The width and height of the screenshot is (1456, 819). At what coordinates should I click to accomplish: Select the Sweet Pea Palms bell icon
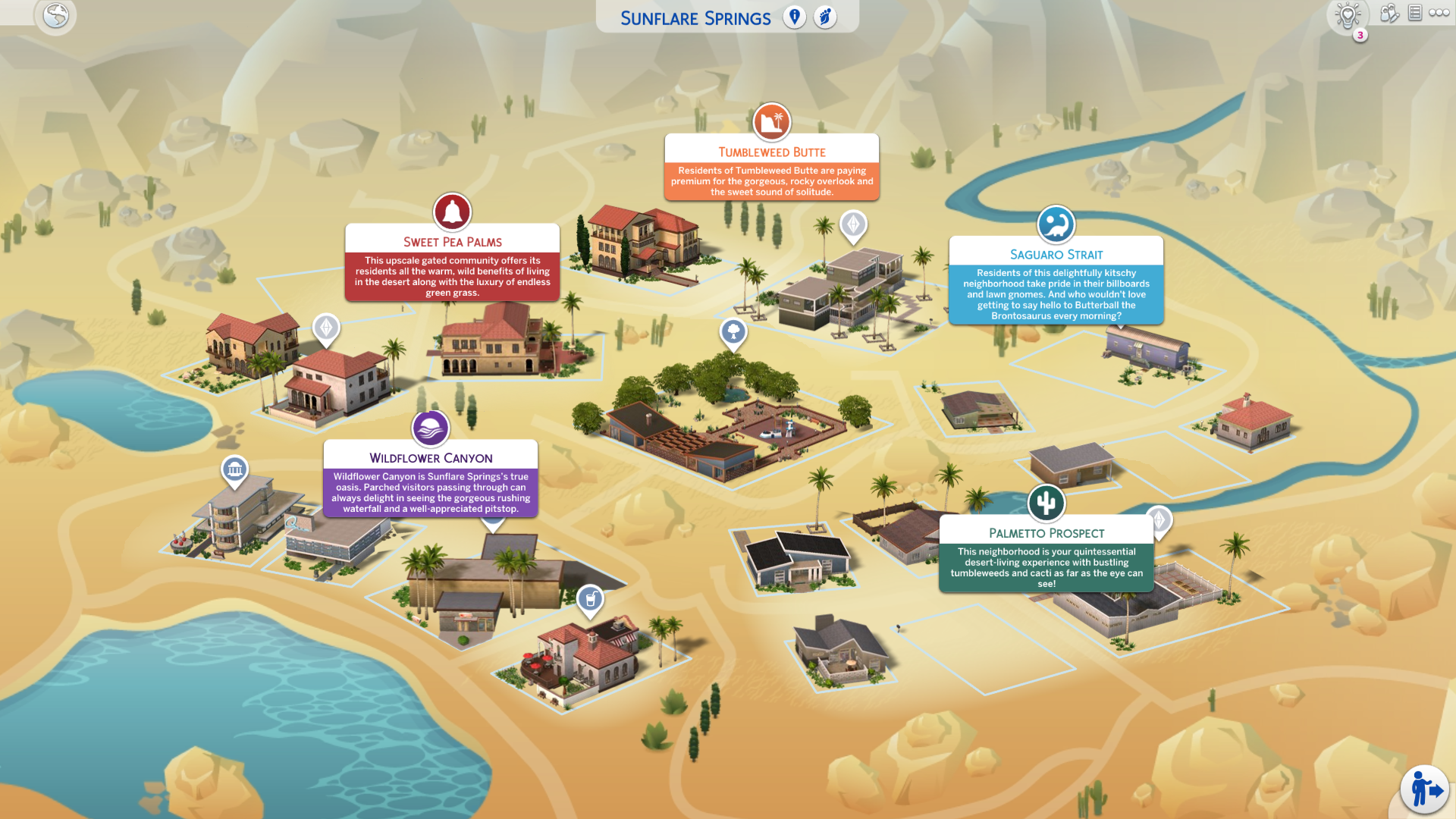coord(452,212)
